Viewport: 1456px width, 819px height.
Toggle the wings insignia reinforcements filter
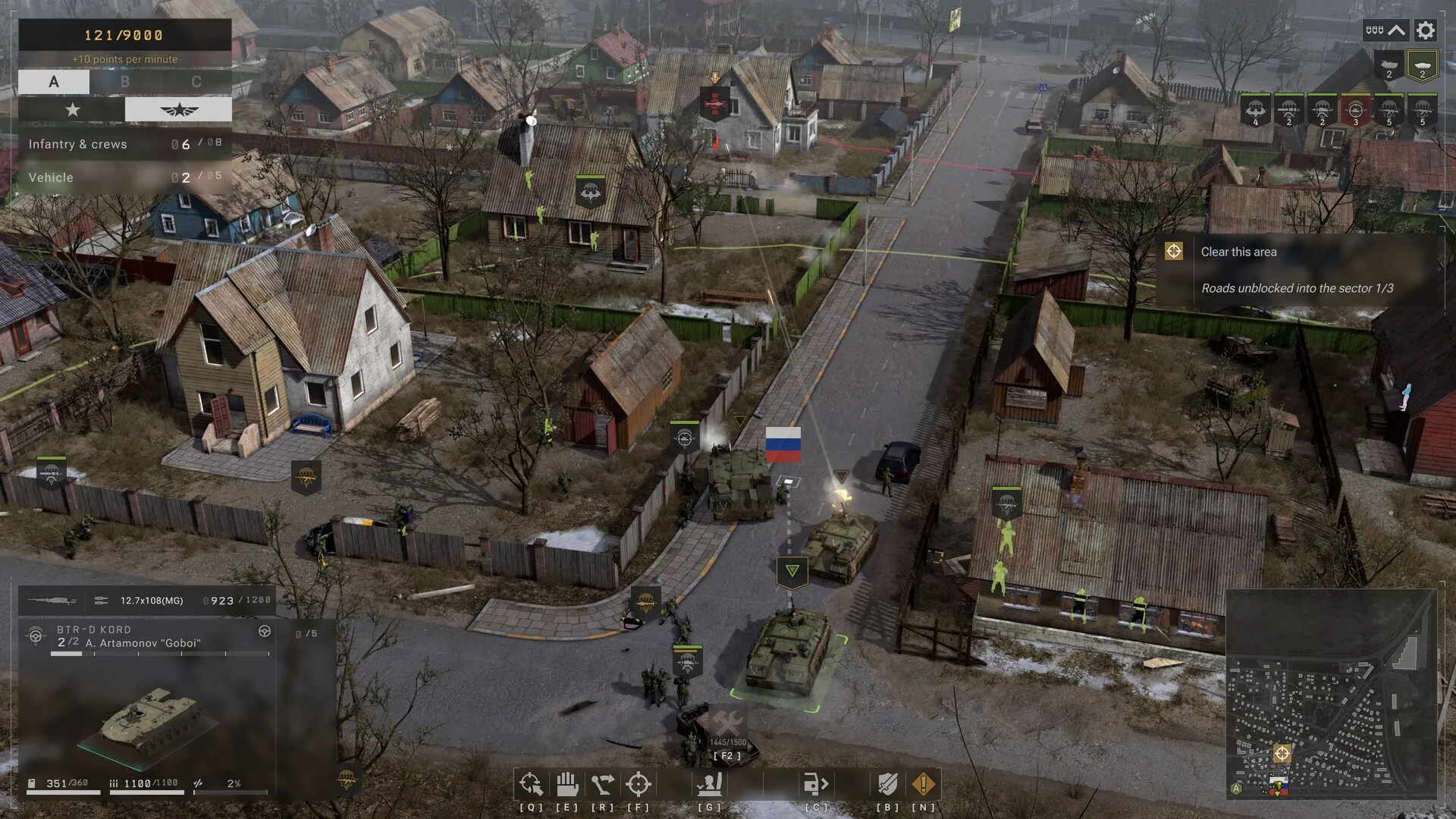coord(178,108)
